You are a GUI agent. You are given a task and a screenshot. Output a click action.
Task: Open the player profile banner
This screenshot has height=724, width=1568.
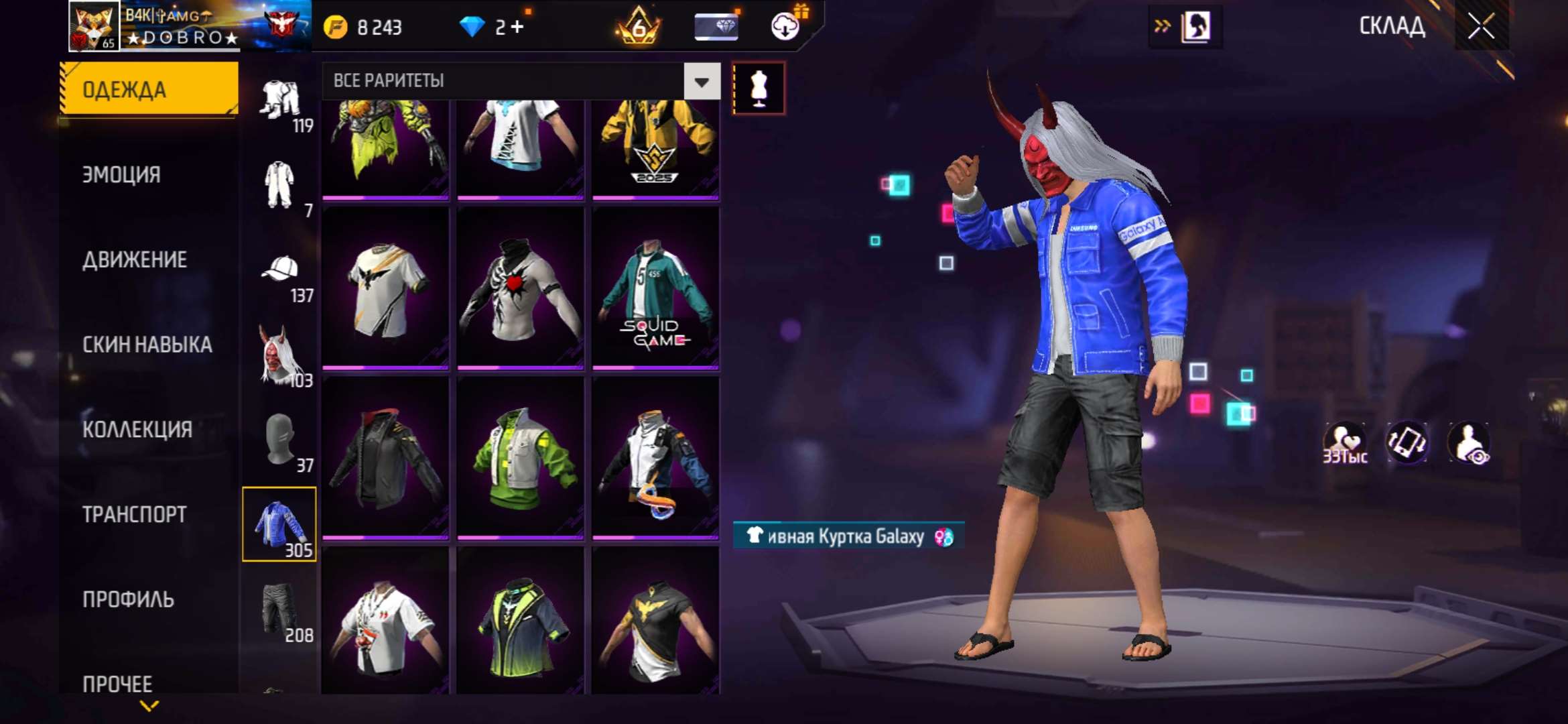click(189, 27)
